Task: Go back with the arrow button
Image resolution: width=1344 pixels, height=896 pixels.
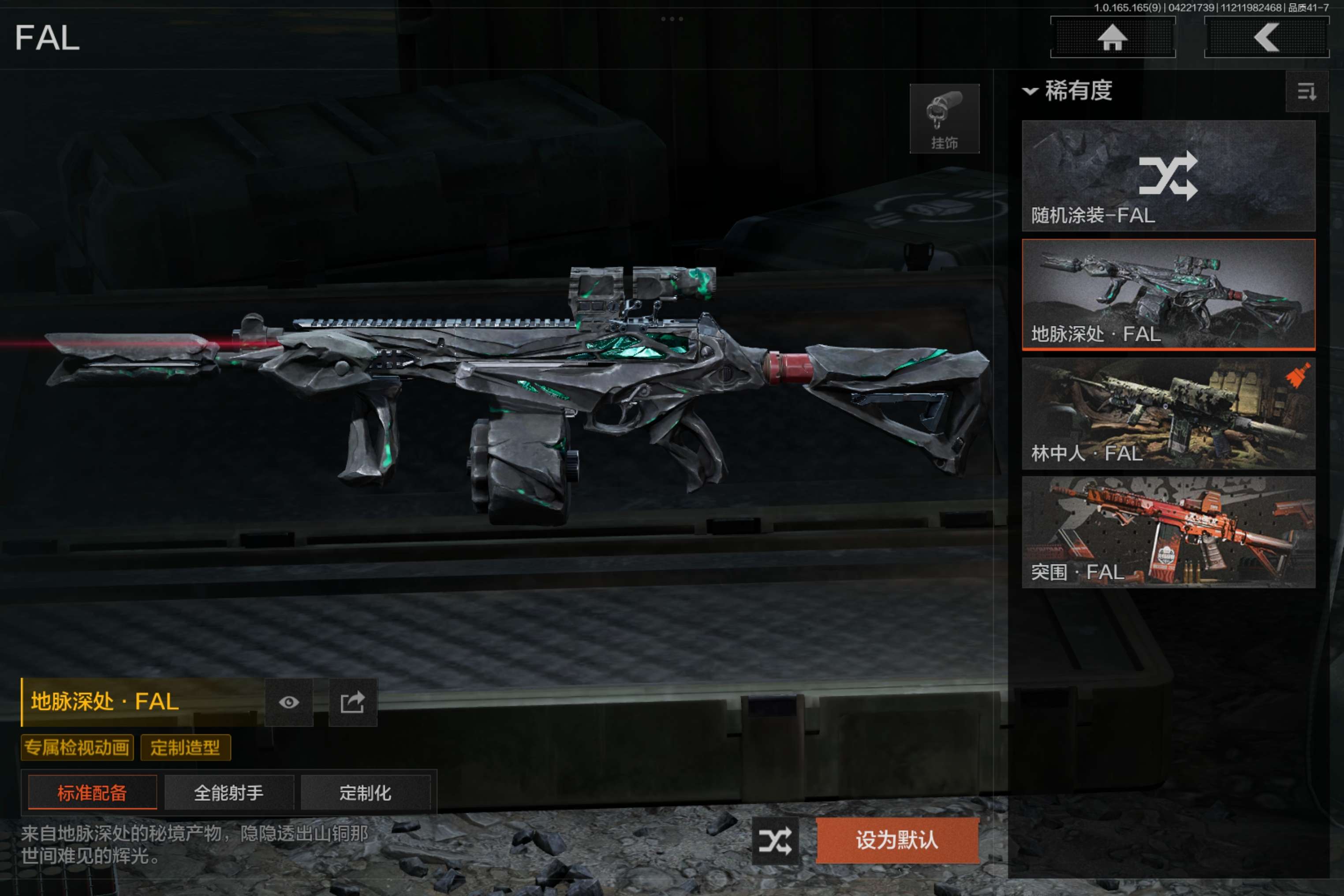Action: click(x=1266, y=38)
